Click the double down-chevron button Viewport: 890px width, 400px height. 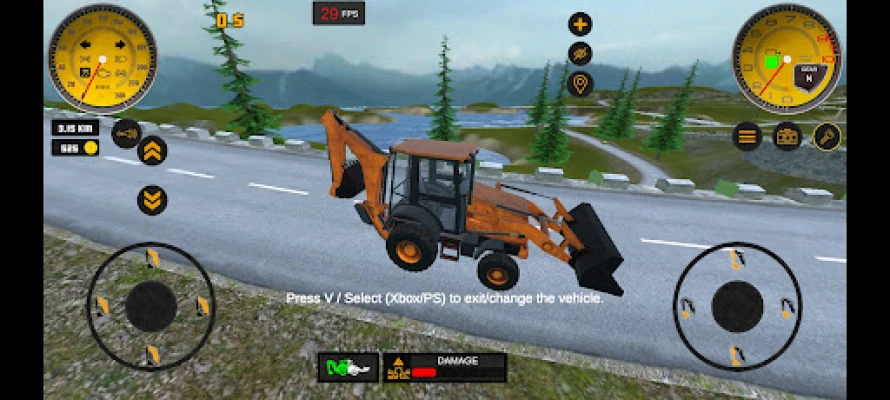[x=152, y=200]
